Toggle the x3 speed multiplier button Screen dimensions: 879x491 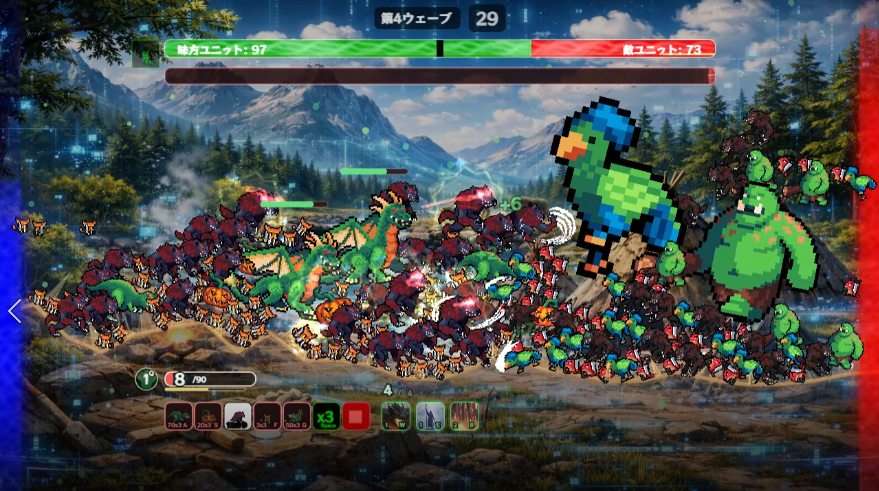pyautogui.click(x=326, y=415)
